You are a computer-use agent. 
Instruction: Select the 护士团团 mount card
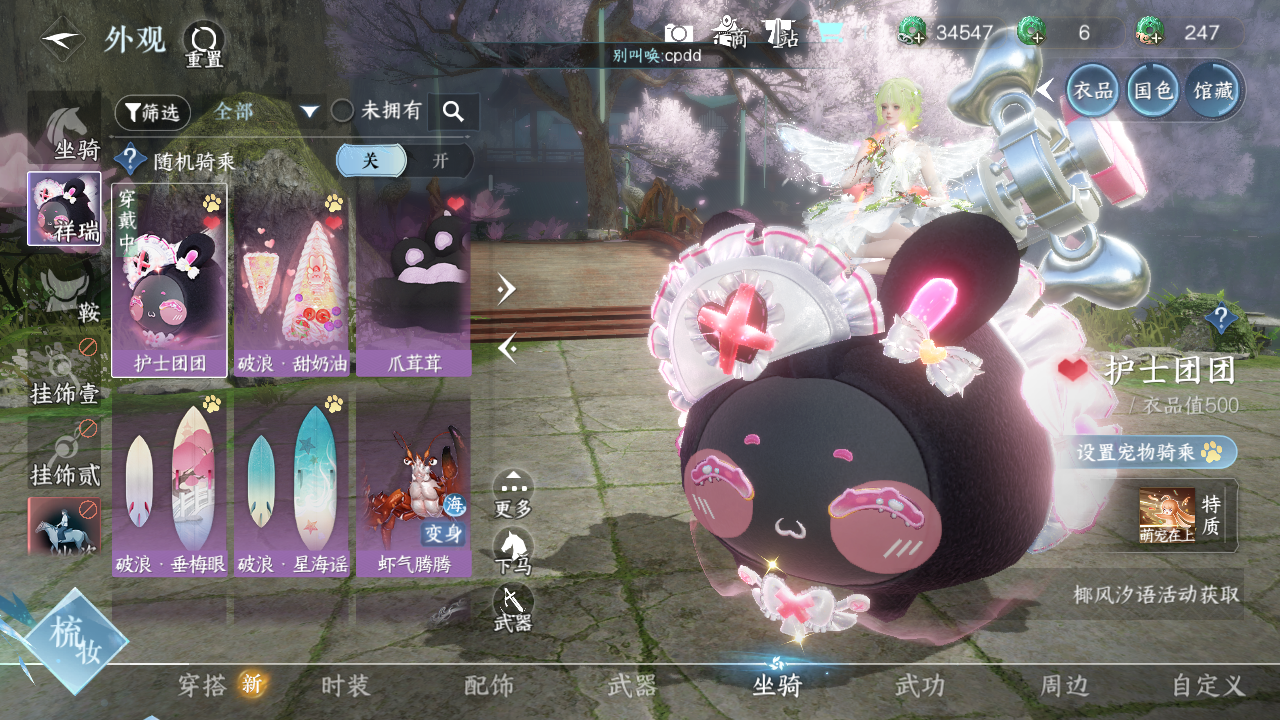tap(169, 280)
